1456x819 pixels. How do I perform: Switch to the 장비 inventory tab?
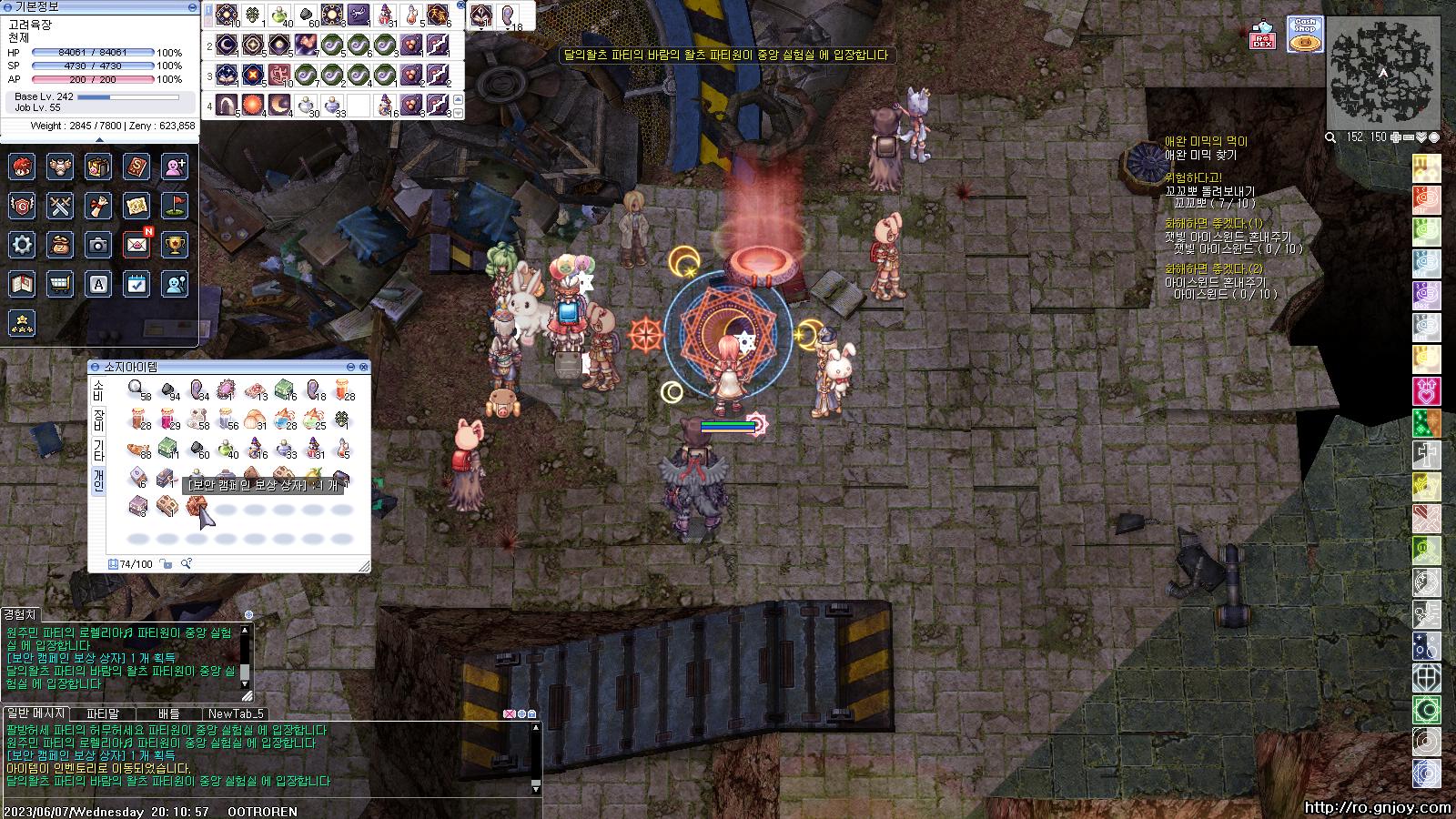click(98, 421)
